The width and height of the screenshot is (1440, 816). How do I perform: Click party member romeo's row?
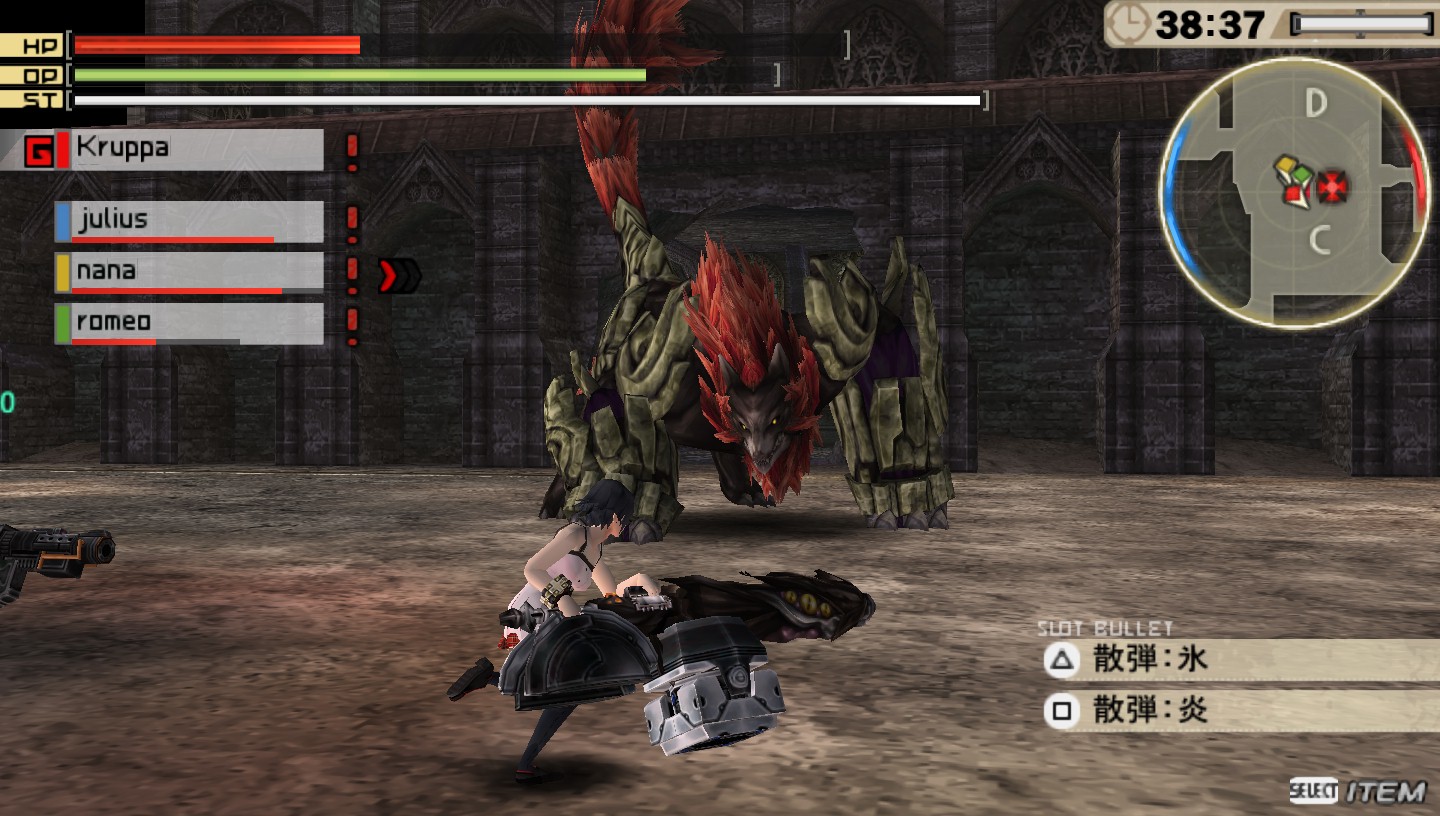(x=190, y=323)
